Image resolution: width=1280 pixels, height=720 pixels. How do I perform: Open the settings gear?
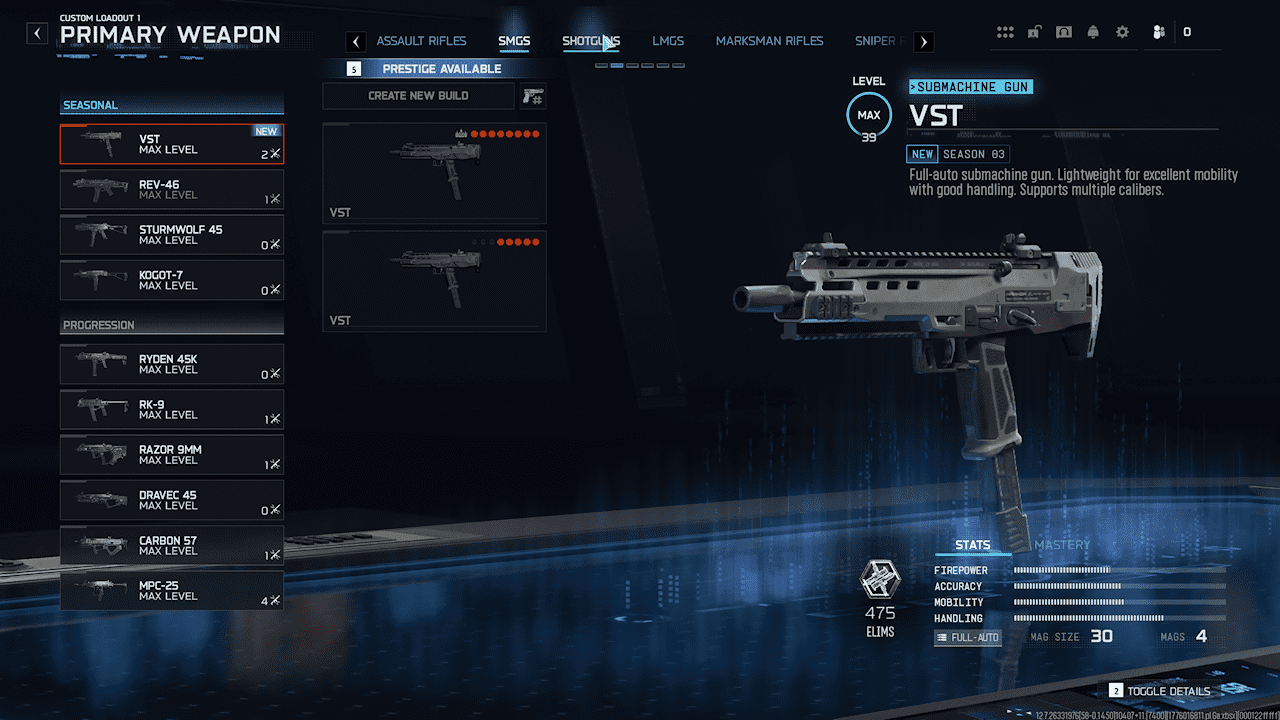pos(1121,31)
